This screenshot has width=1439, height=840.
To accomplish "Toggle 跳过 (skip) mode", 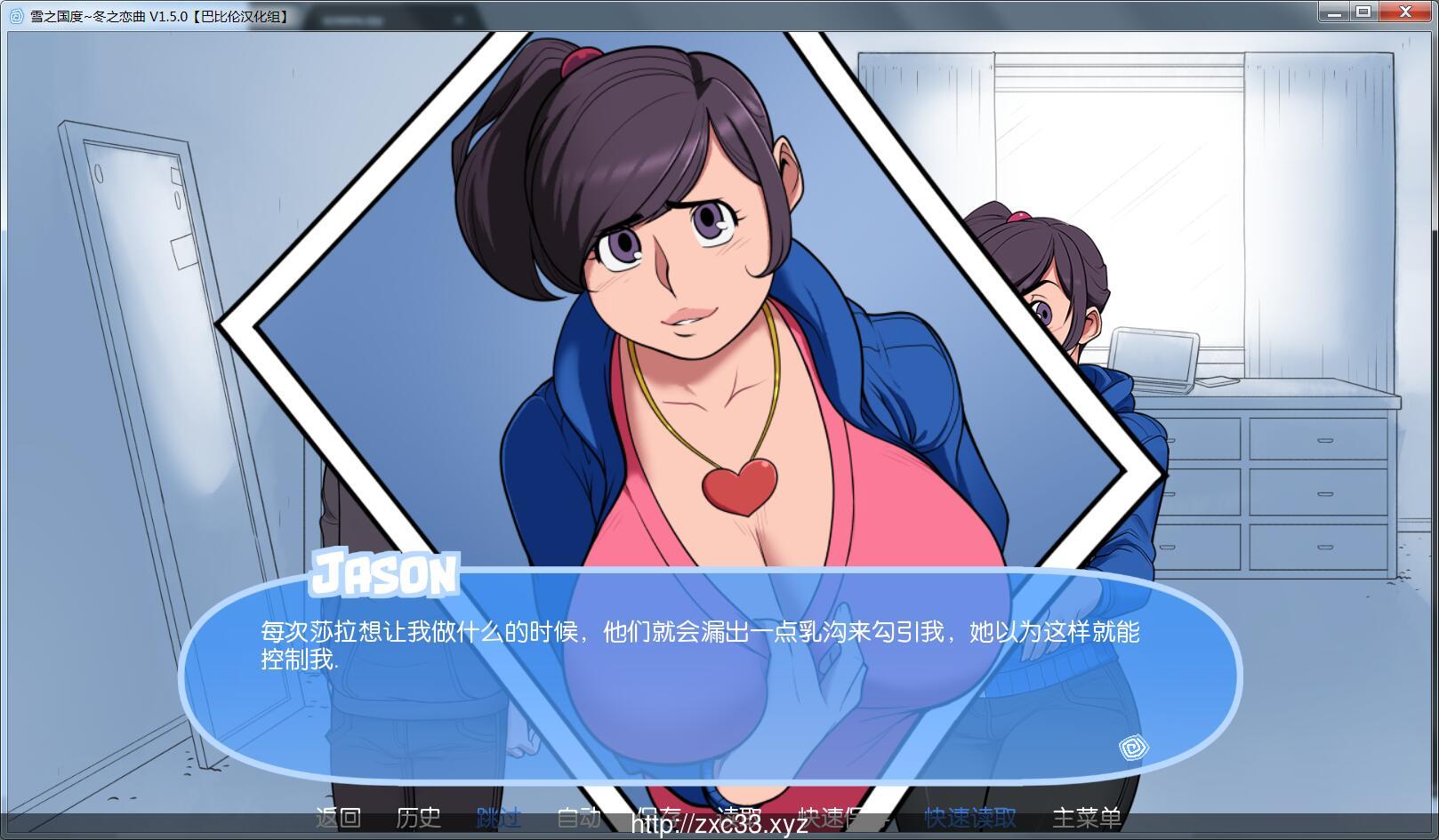I will [x=498, y=817].
